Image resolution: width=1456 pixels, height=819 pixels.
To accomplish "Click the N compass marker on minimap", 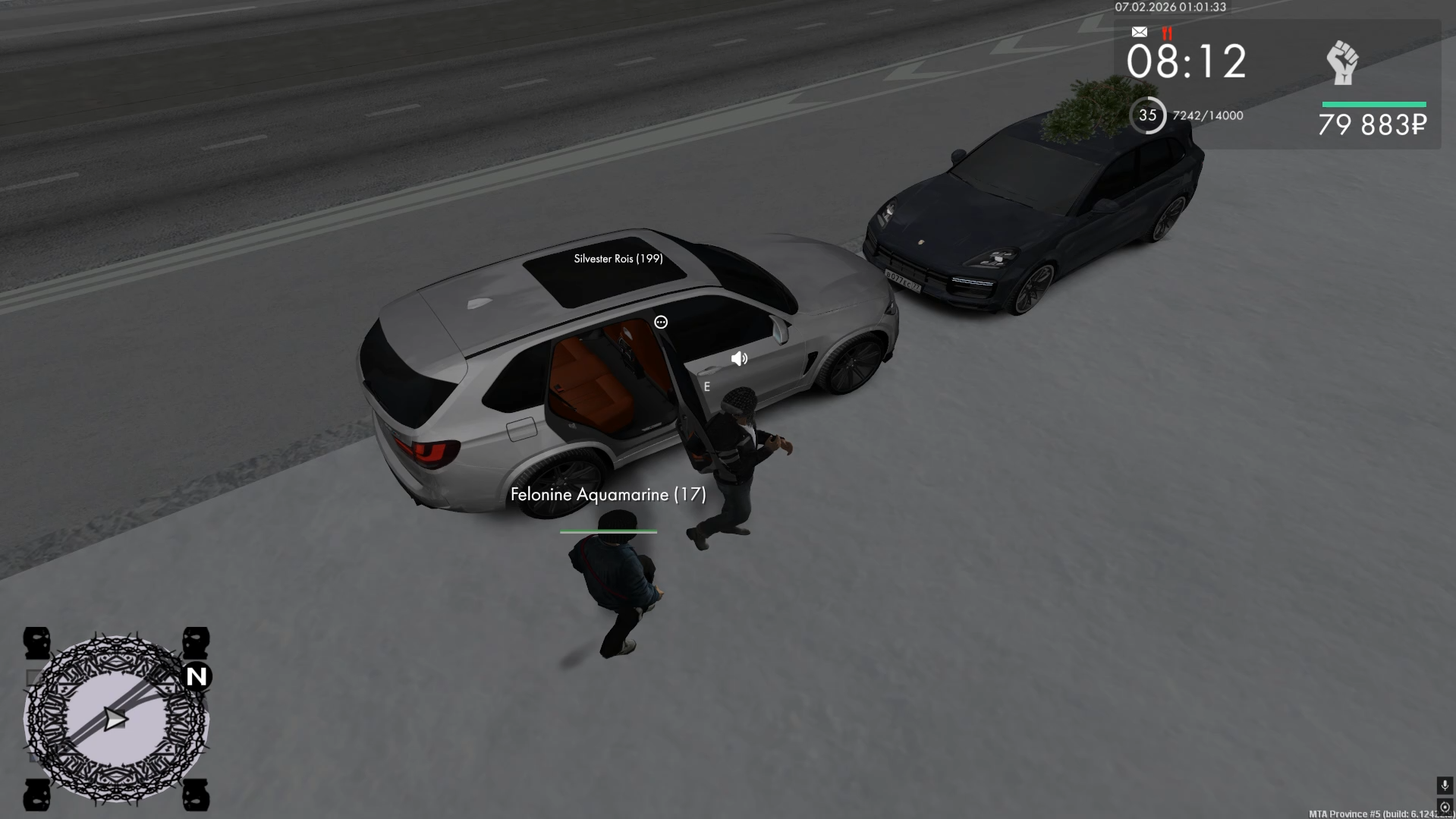I will pos(197,676).
